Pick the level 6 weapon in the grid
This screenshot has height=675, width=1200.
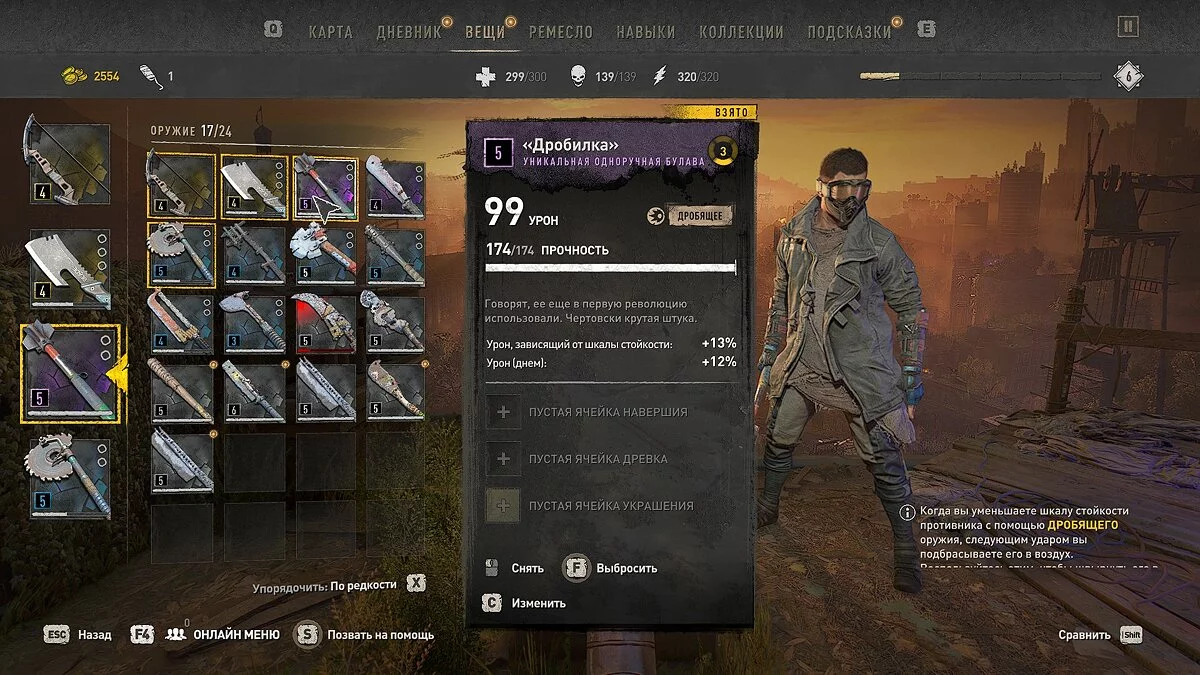coord(254,391)
